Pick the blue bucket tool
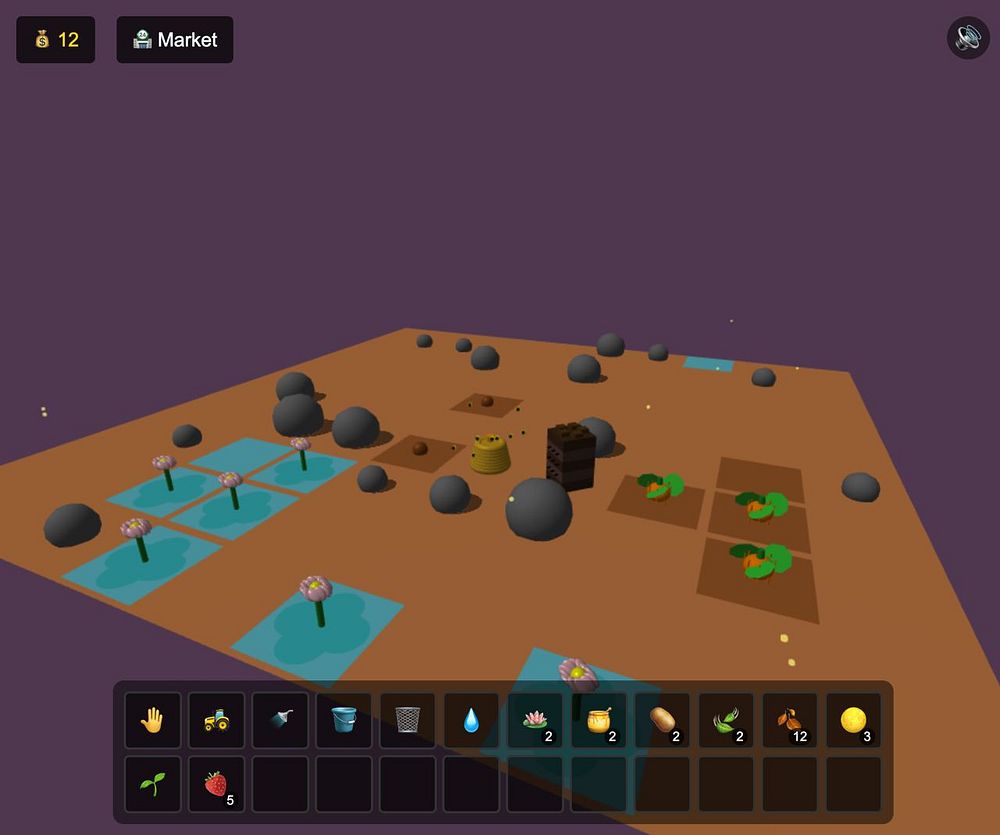 (344, 720)
